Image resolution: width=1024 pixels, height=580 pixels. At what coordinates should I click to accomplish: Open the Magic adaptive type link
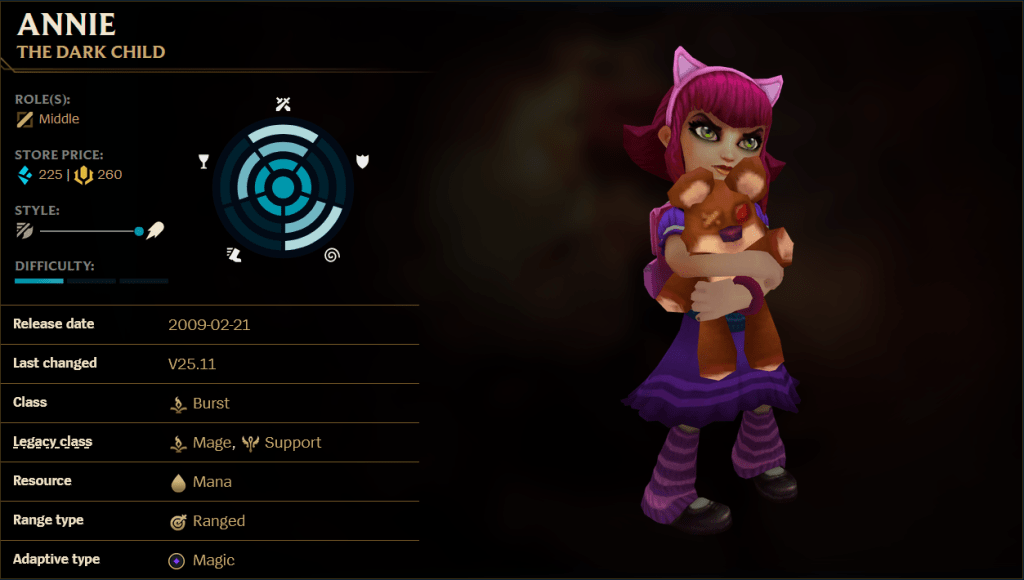point(213,560)
